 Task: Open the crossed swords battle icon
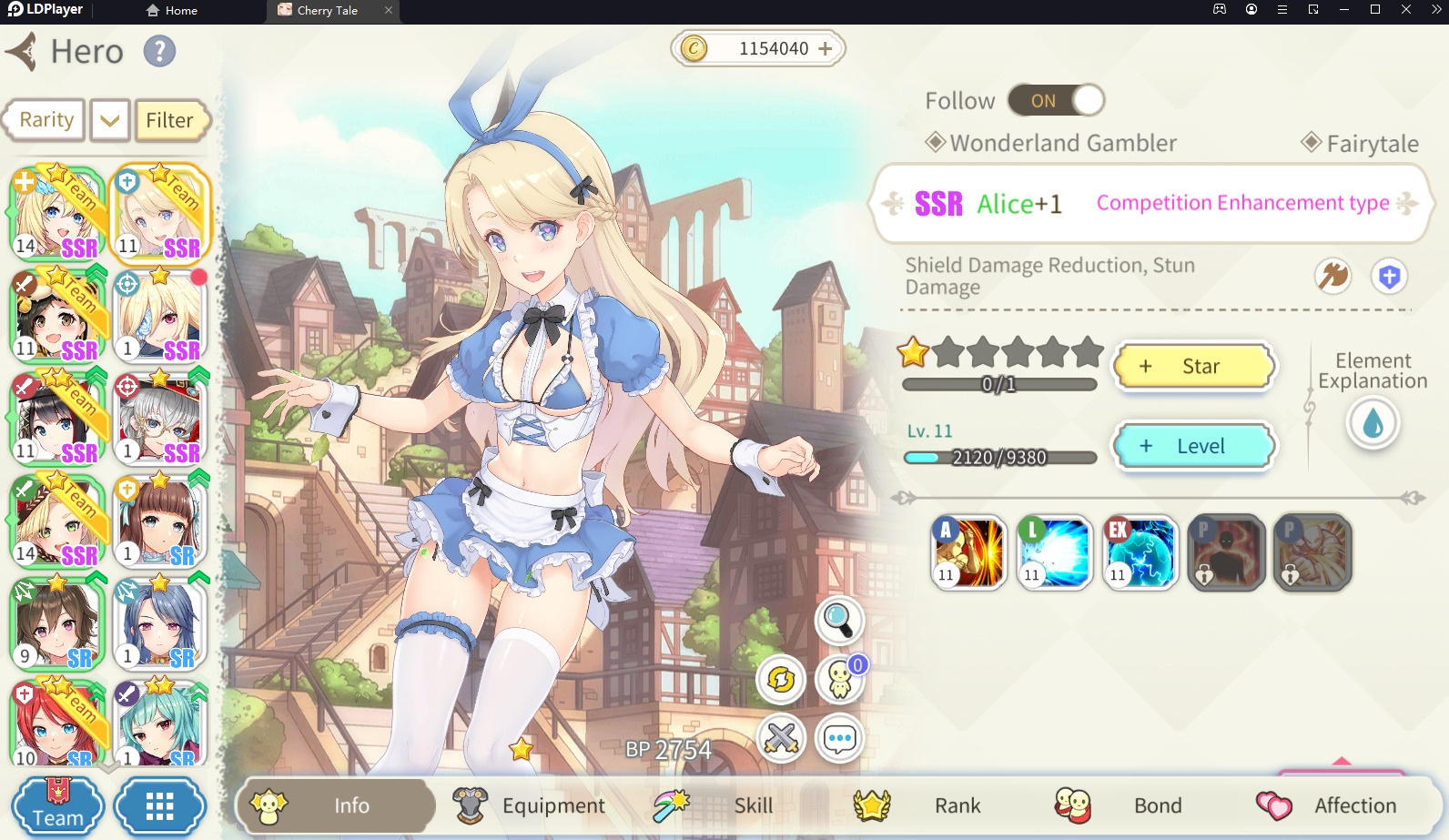[781, 739]
